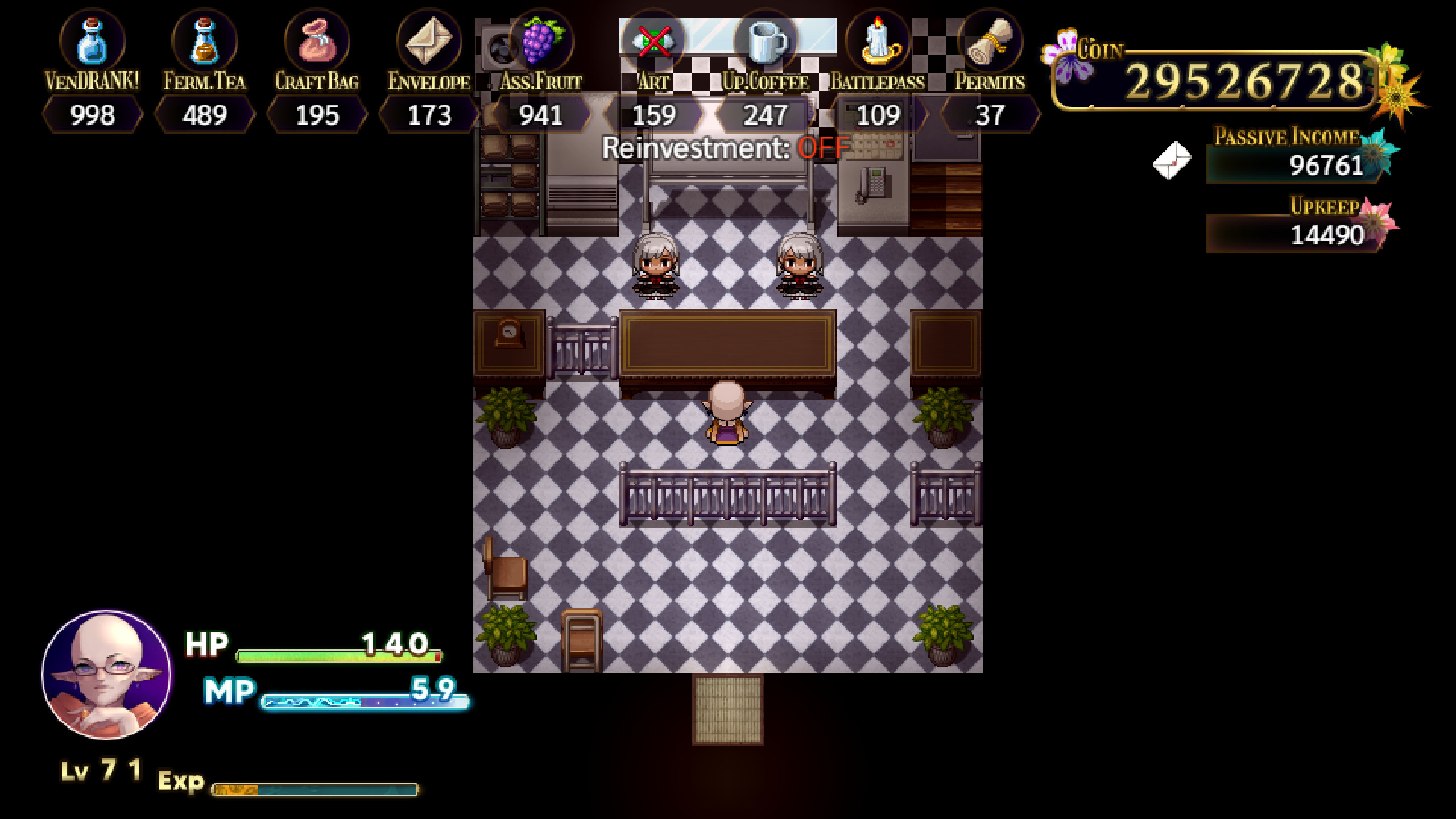Click the Permits scroll icon

point(990,41)
